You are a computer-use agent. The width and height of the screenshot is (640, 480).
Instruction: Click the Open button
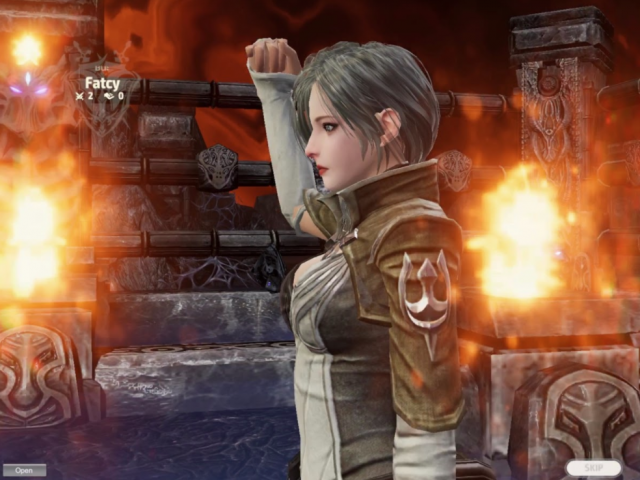tap(24, 470)
